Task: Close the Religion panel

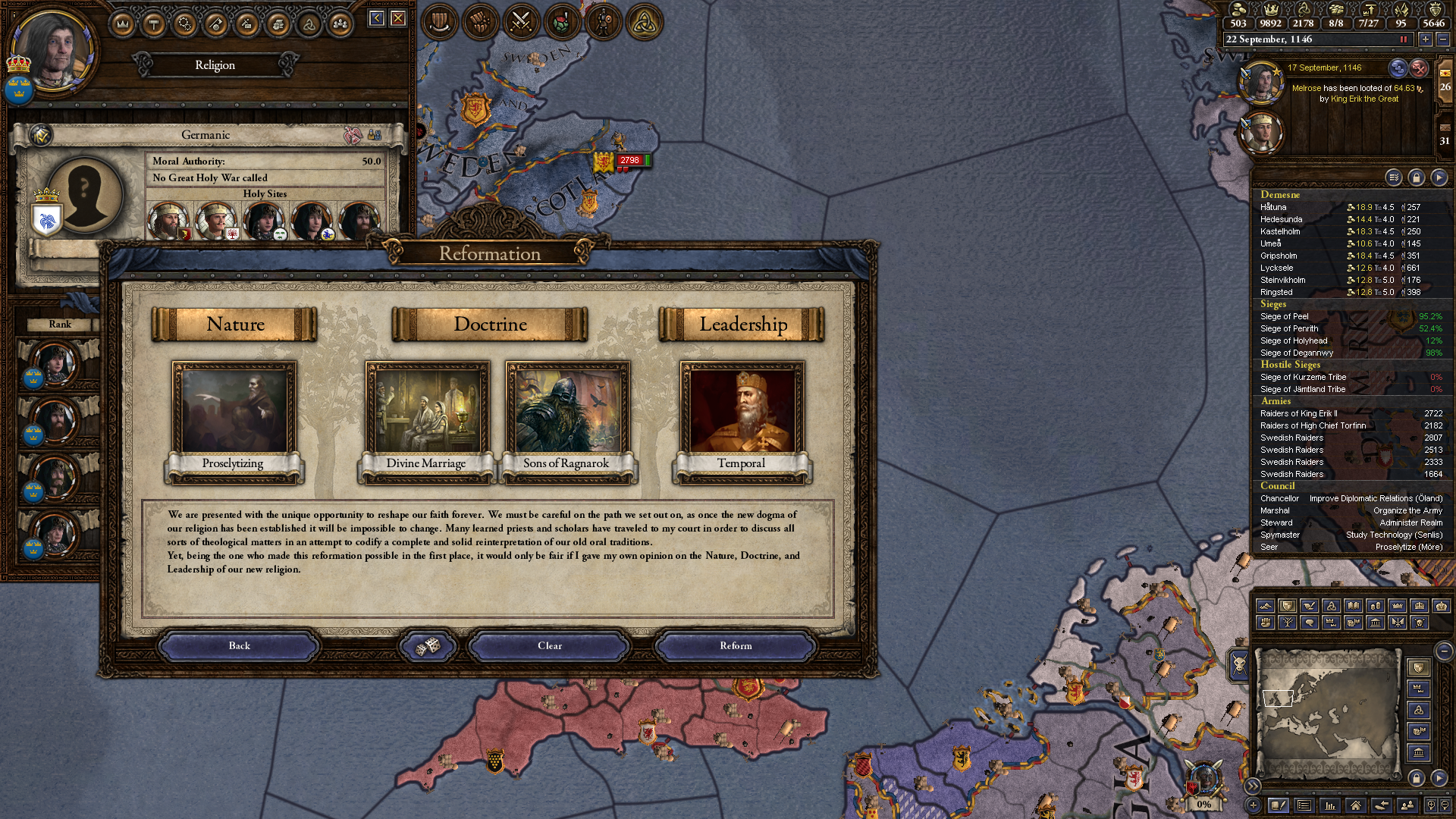Action: [398, 18]
